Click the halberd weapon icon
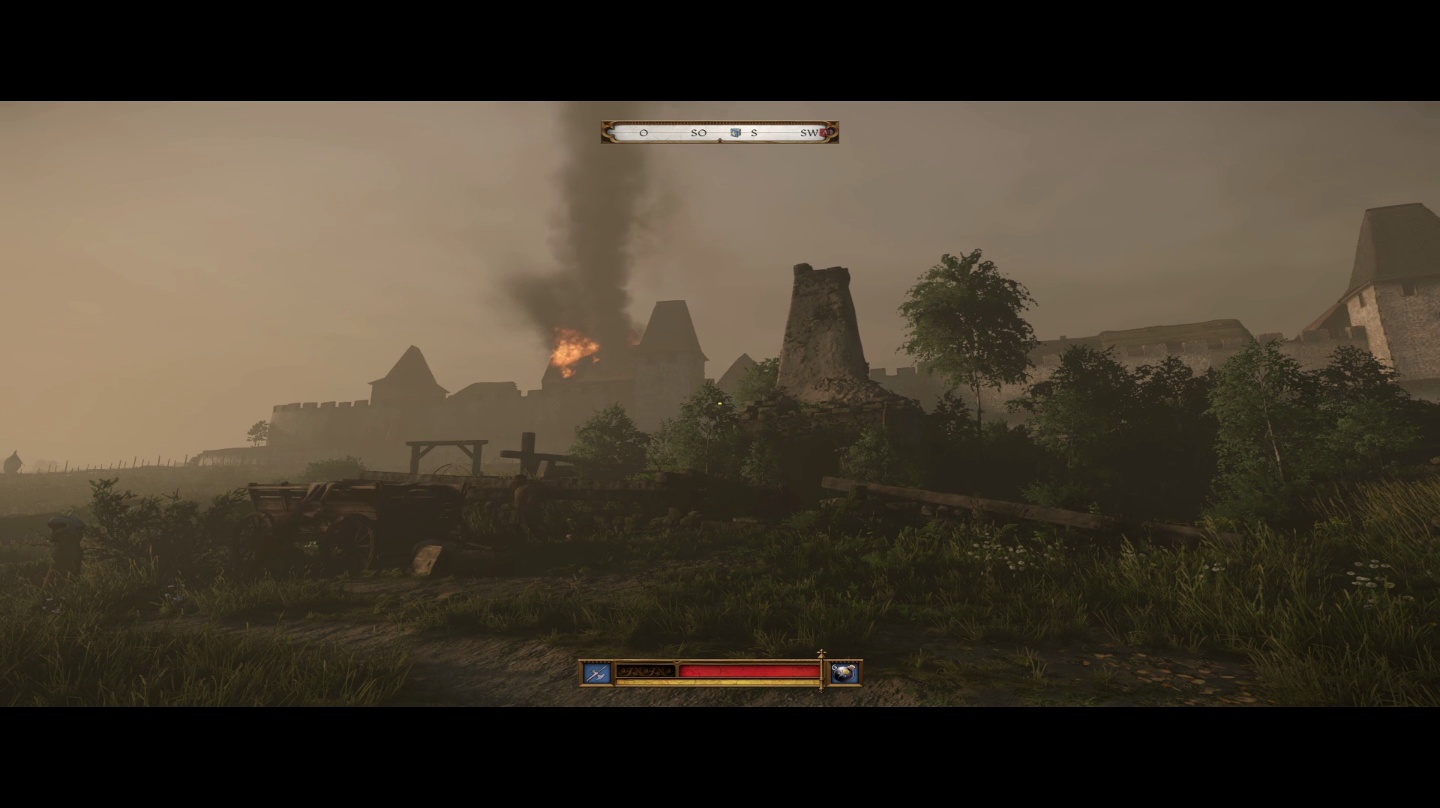The height and width of the screenshot is (808, 1440). pyautogui.click(x=597, y=673)
